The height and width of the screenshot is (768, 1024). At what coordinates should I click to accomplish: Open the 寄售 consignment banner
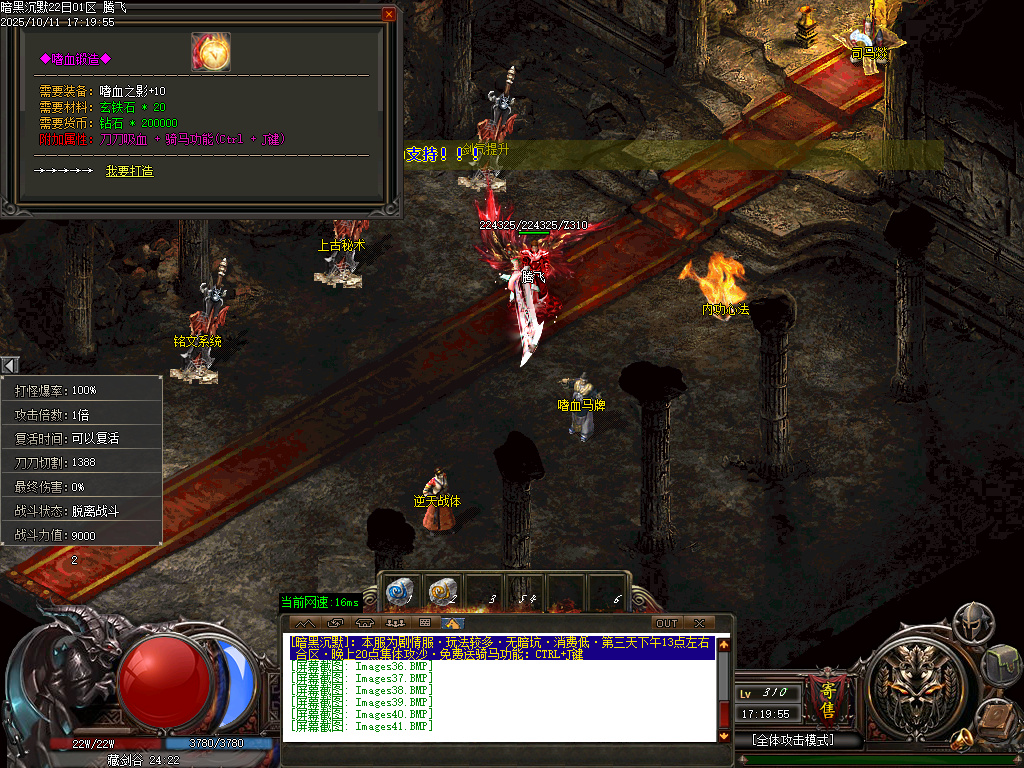tap(828, 695)
